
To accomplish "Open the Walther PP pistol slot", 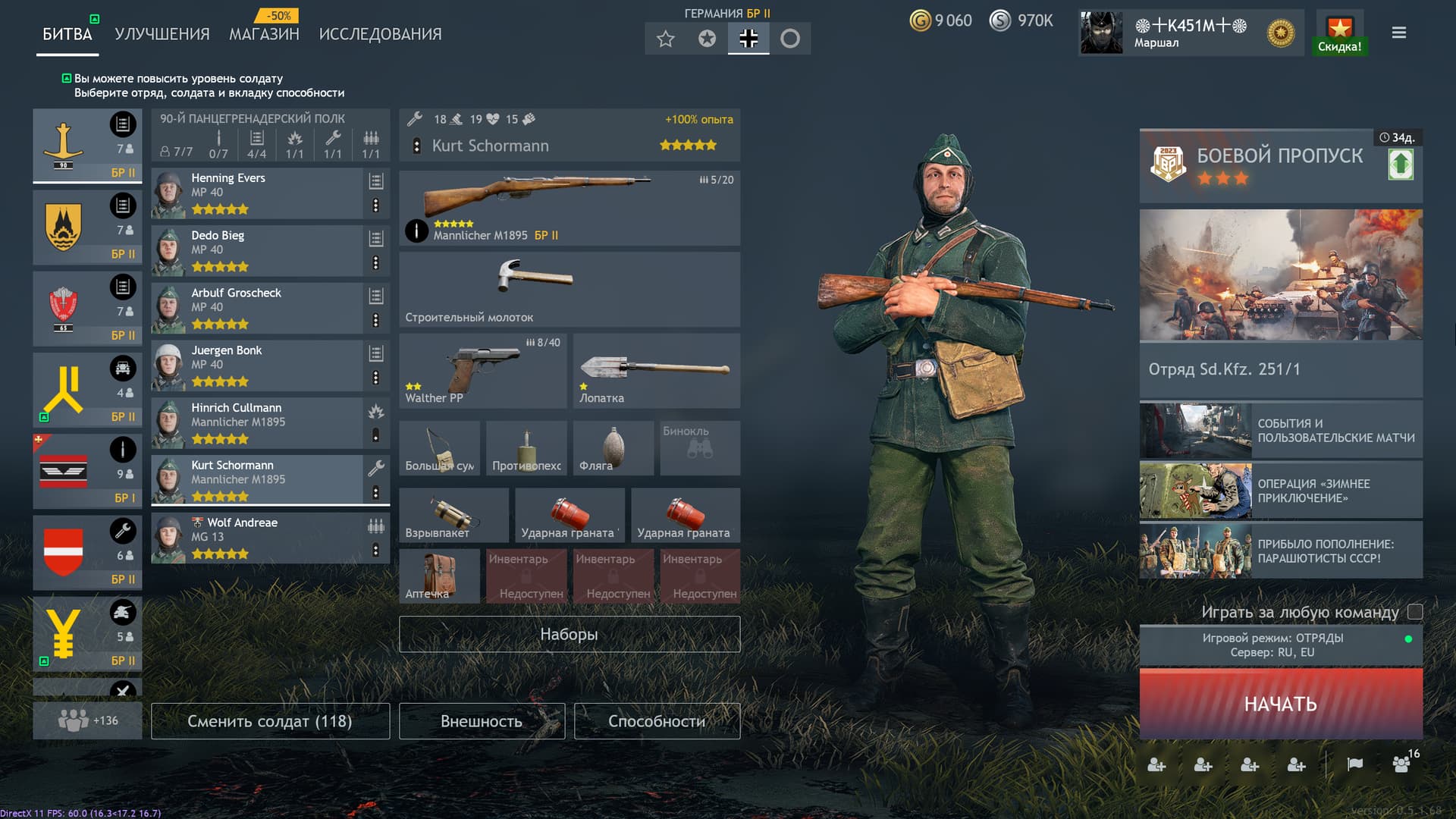I will point(482,369).
